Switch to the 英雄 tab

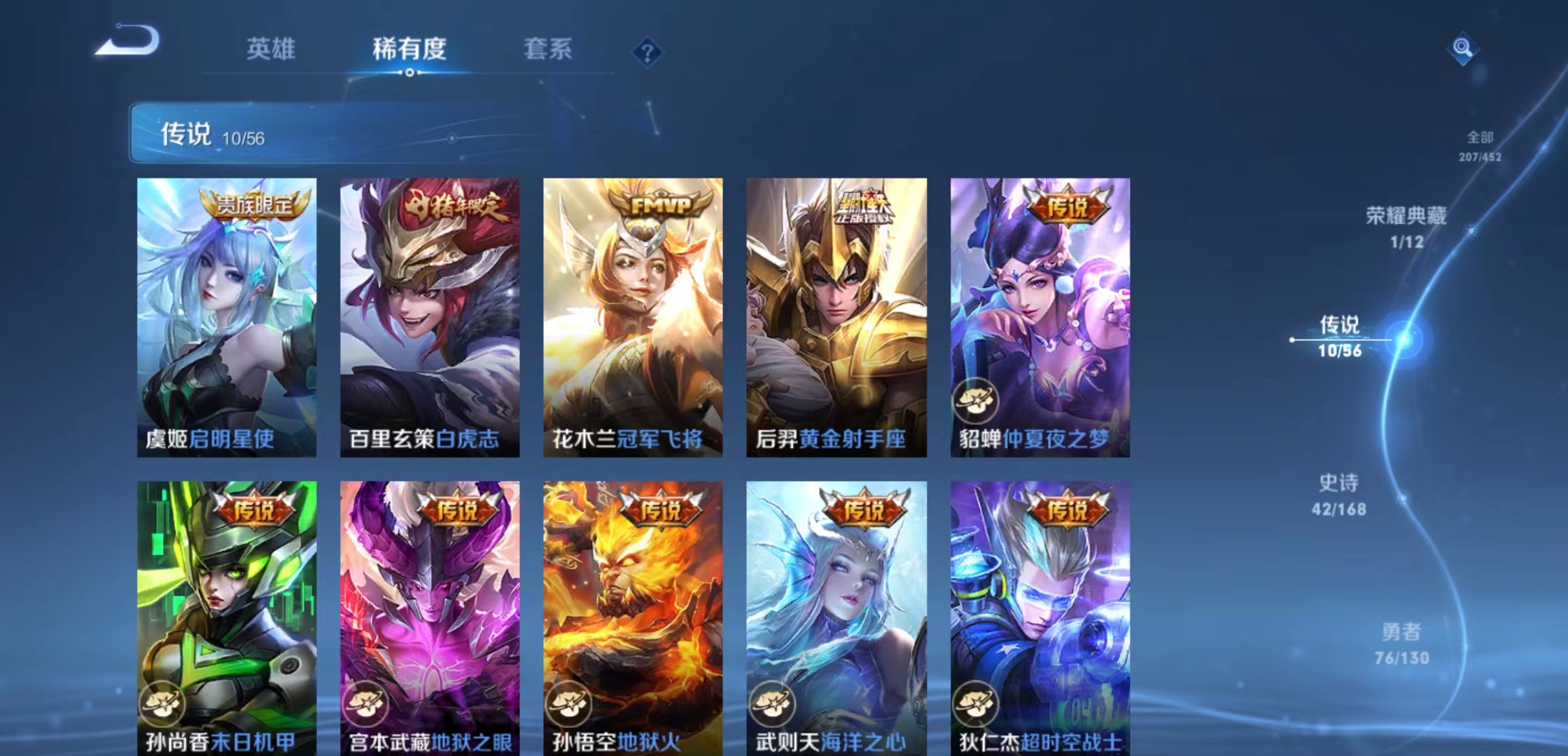point(273,49)
